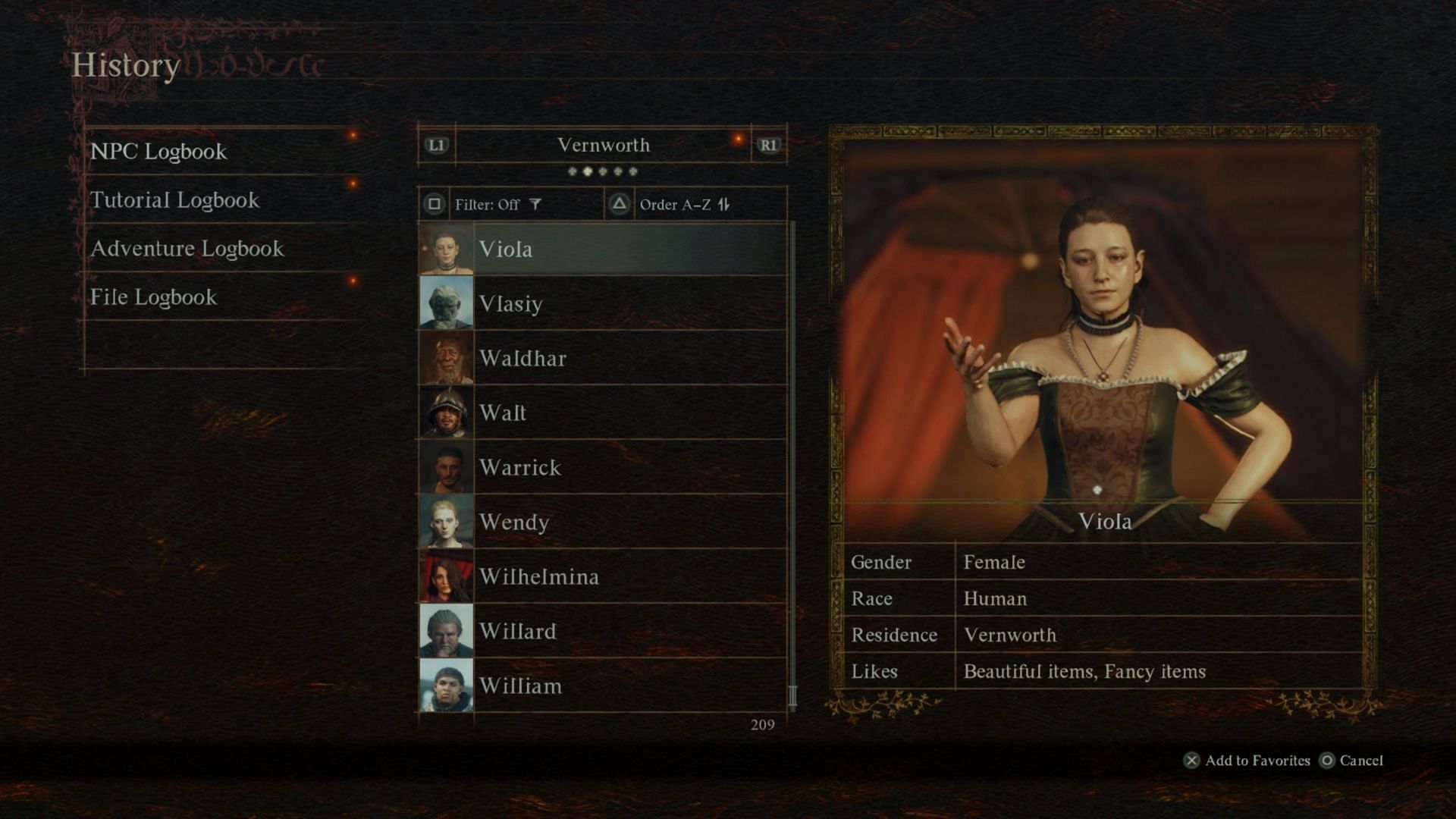Viewport: 1456px width, 819px height.
Task: Open the NPC Logbook entry
Action: pos(158,152)
